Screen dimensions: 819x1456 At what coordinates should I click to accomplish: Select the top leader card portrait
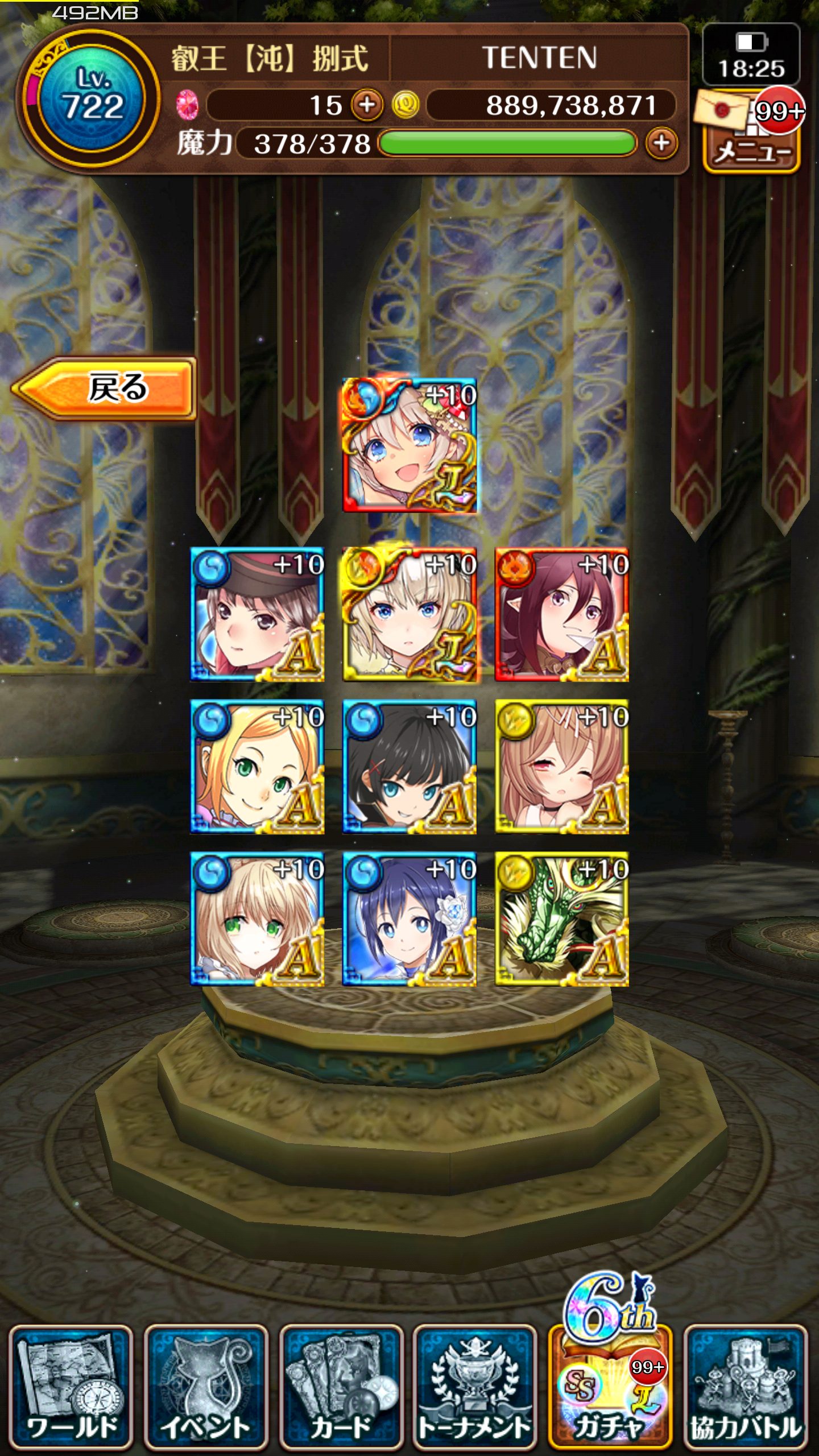pyautogui.click(x=409, y=445)
